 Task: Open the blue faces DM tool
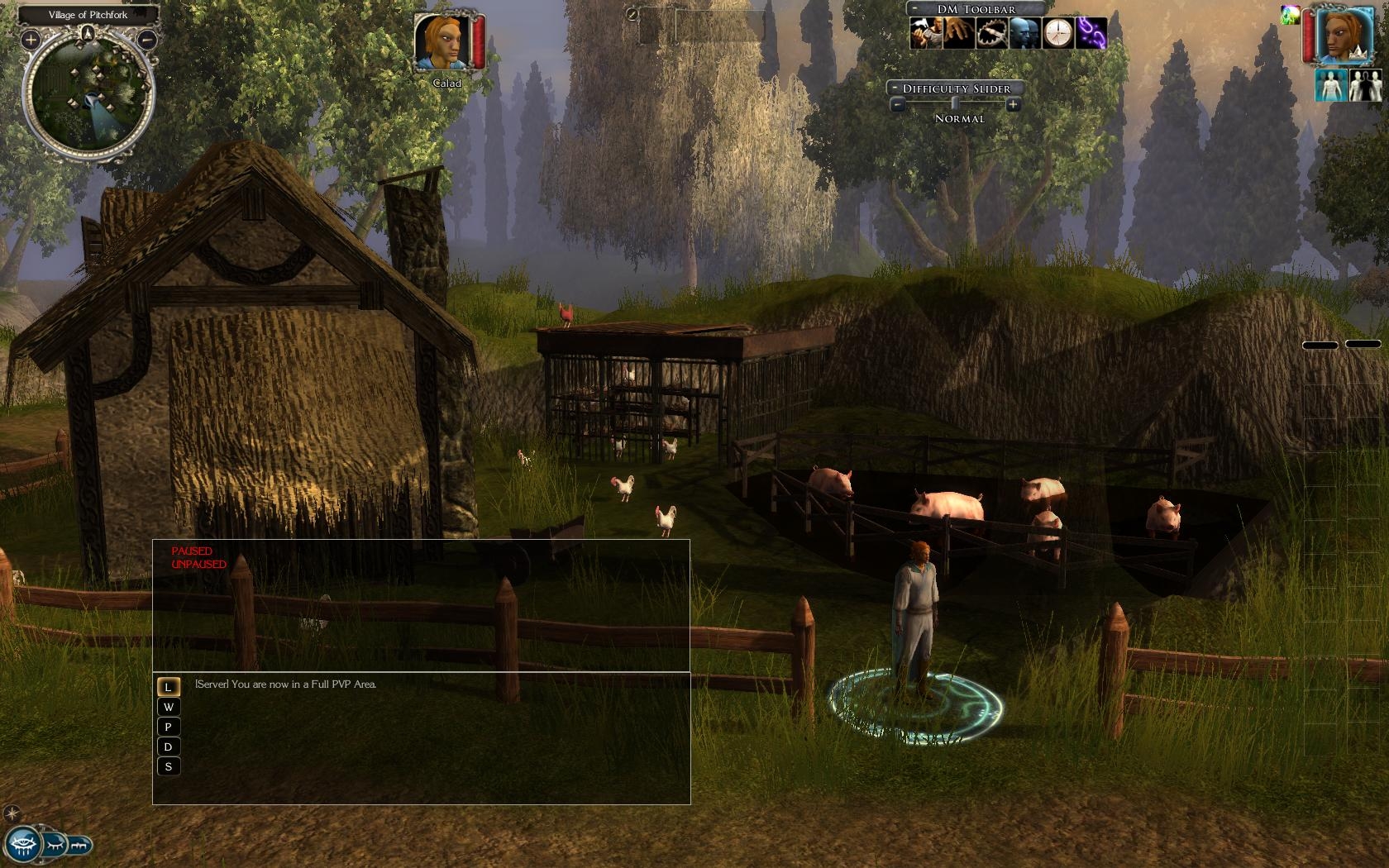1024,33
